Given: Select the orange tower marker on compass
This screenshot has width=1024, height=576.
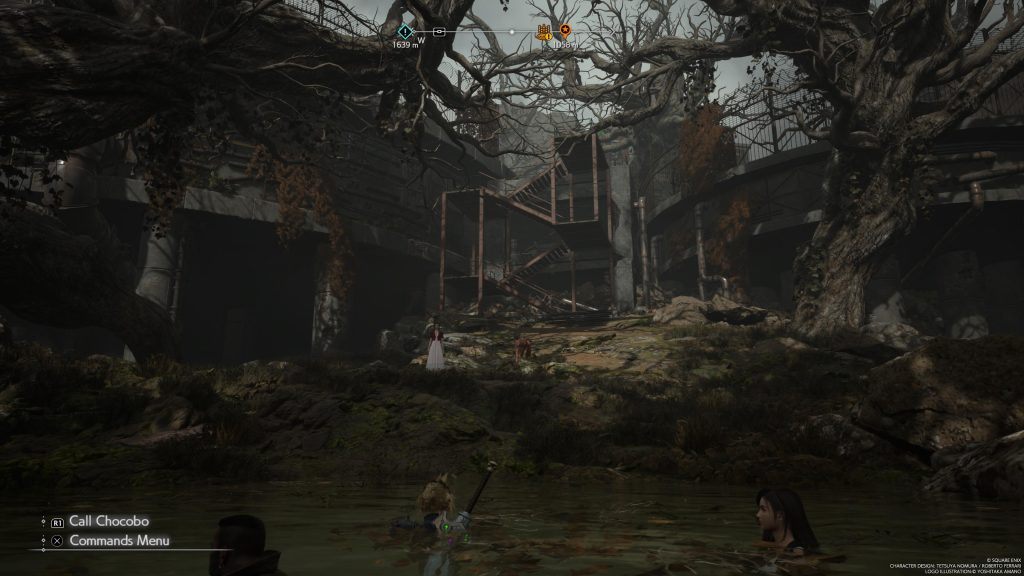Looking at the screenshot, I should [x=545, y=31].
